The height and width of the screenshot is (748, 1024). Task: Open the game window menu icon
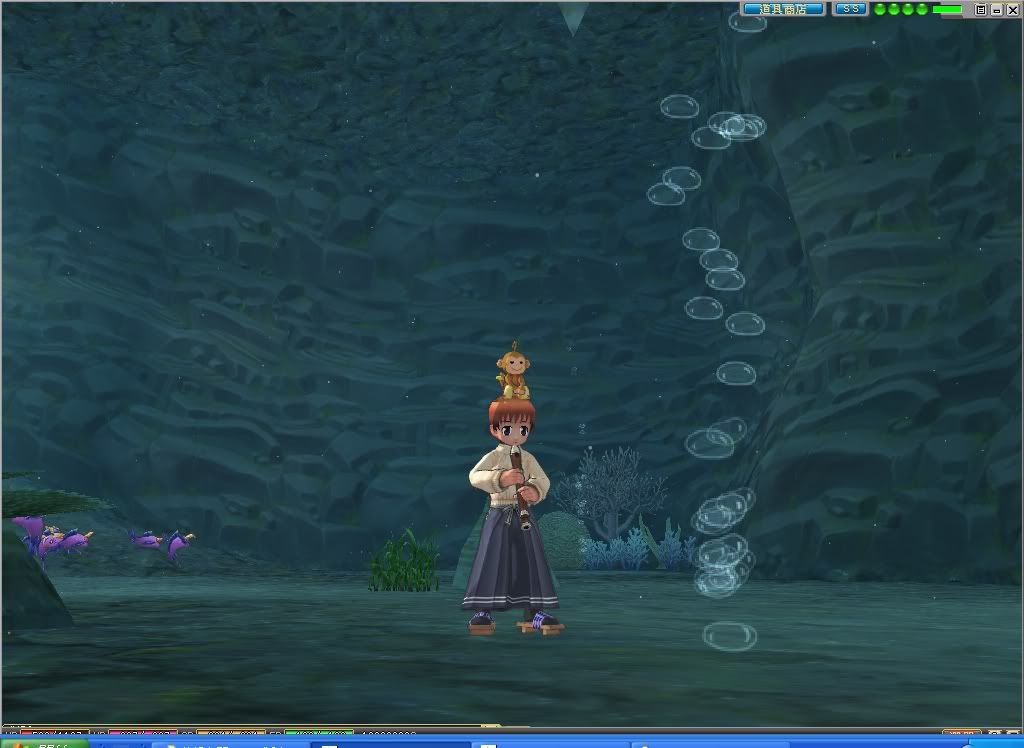tap(981, 9)
